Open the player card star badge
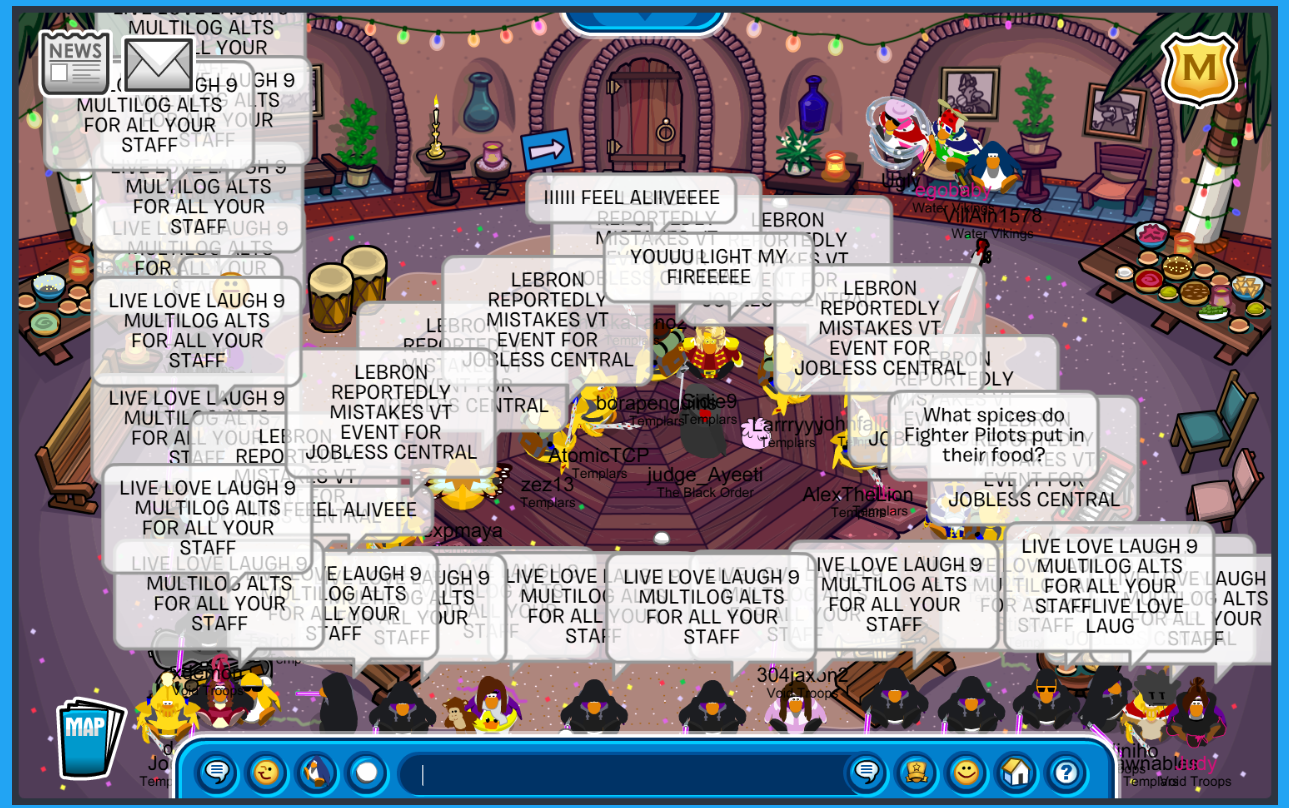This screenshot has height=808, width=1289. (x=916, y=773)
